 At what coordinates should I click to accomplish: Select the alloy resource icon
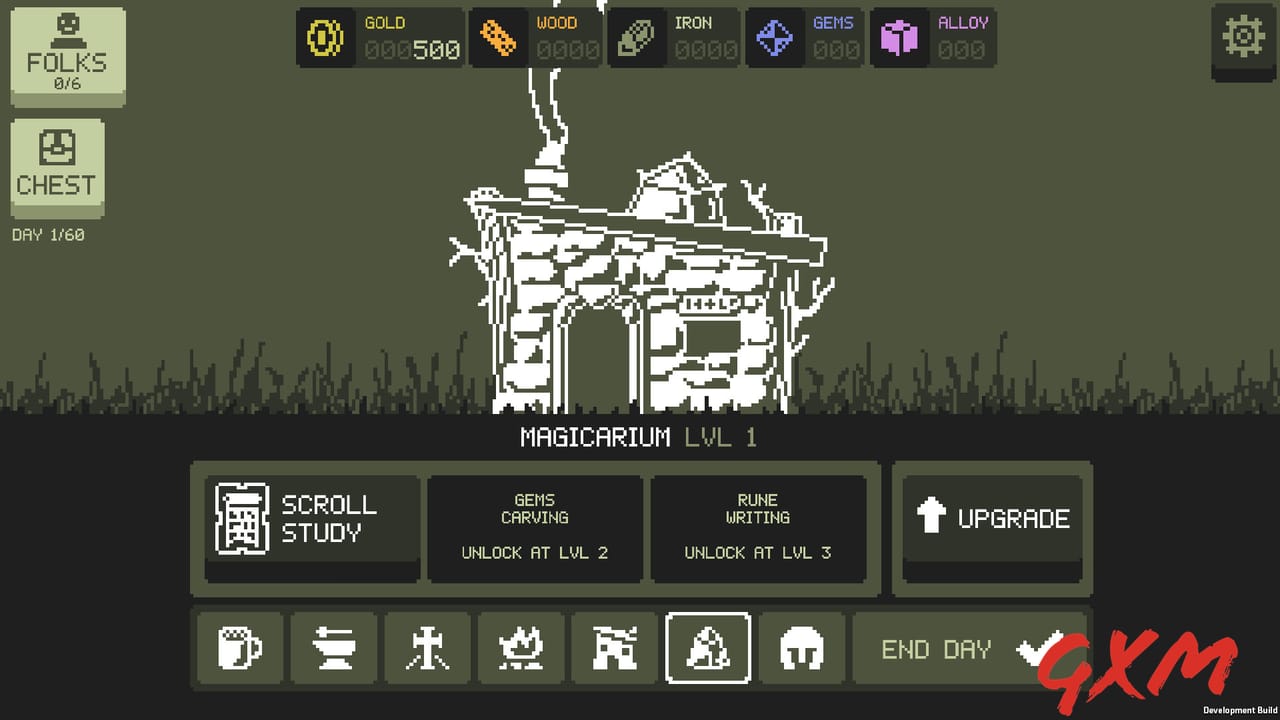click(x=898, y=38)
